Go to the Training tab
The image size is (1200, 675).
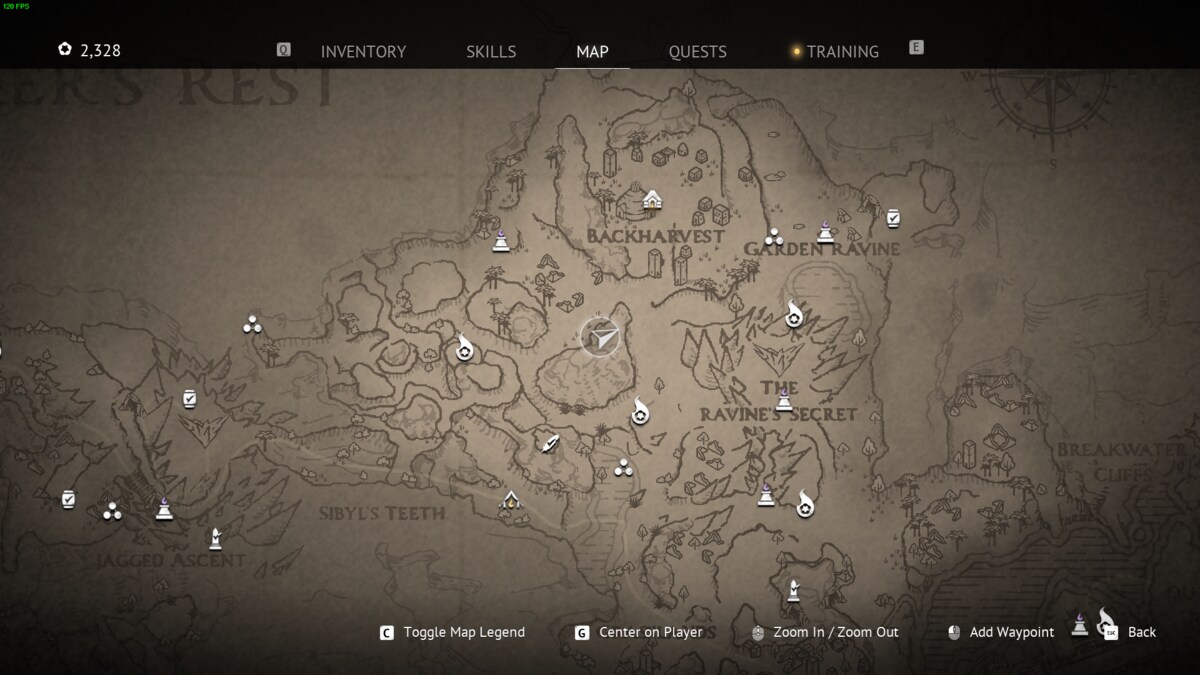pyautogui.click(x=842, y=51)
